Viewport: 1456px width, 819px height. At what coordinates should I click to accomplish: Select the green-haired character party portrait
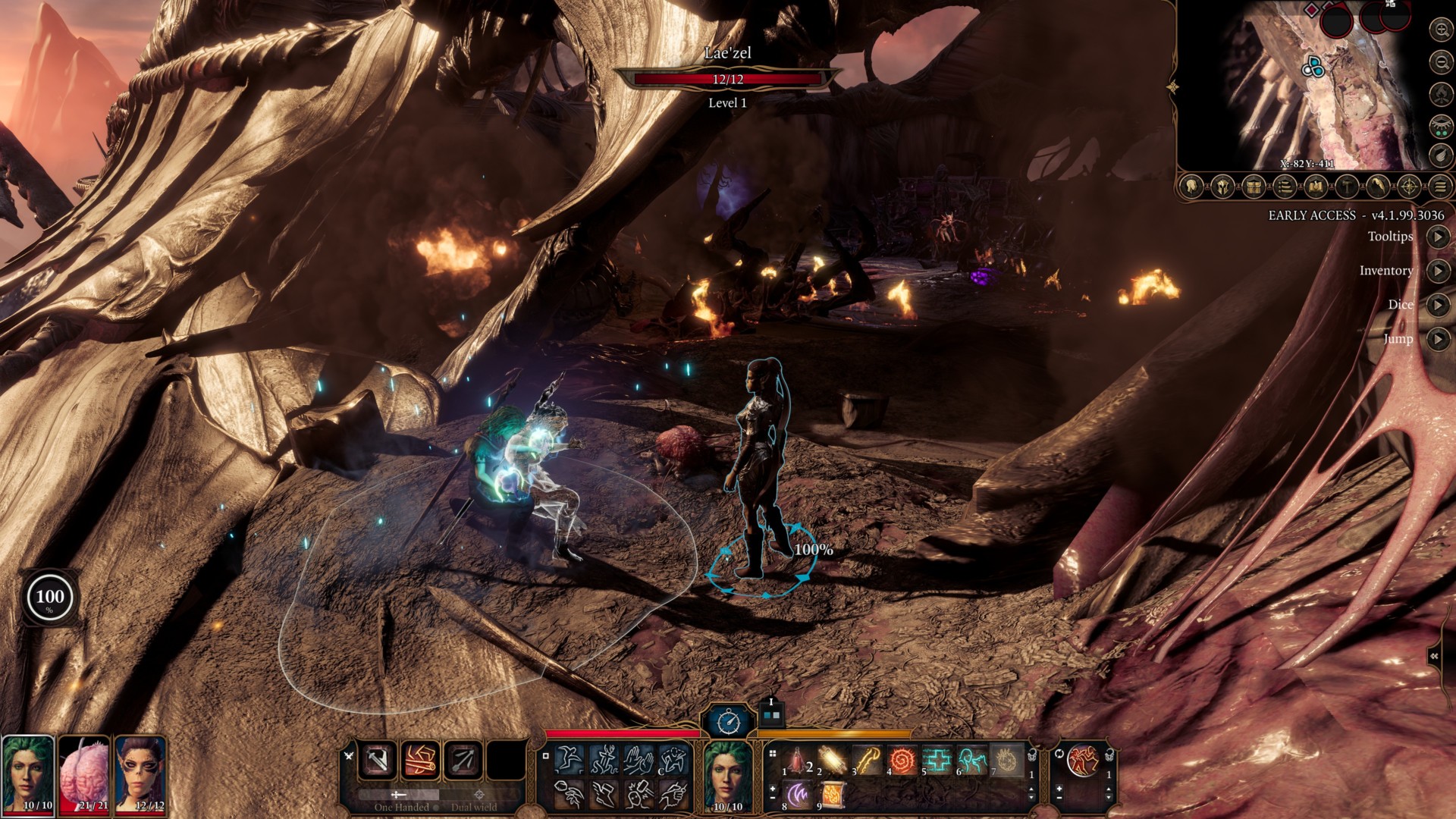pos(28,773)
